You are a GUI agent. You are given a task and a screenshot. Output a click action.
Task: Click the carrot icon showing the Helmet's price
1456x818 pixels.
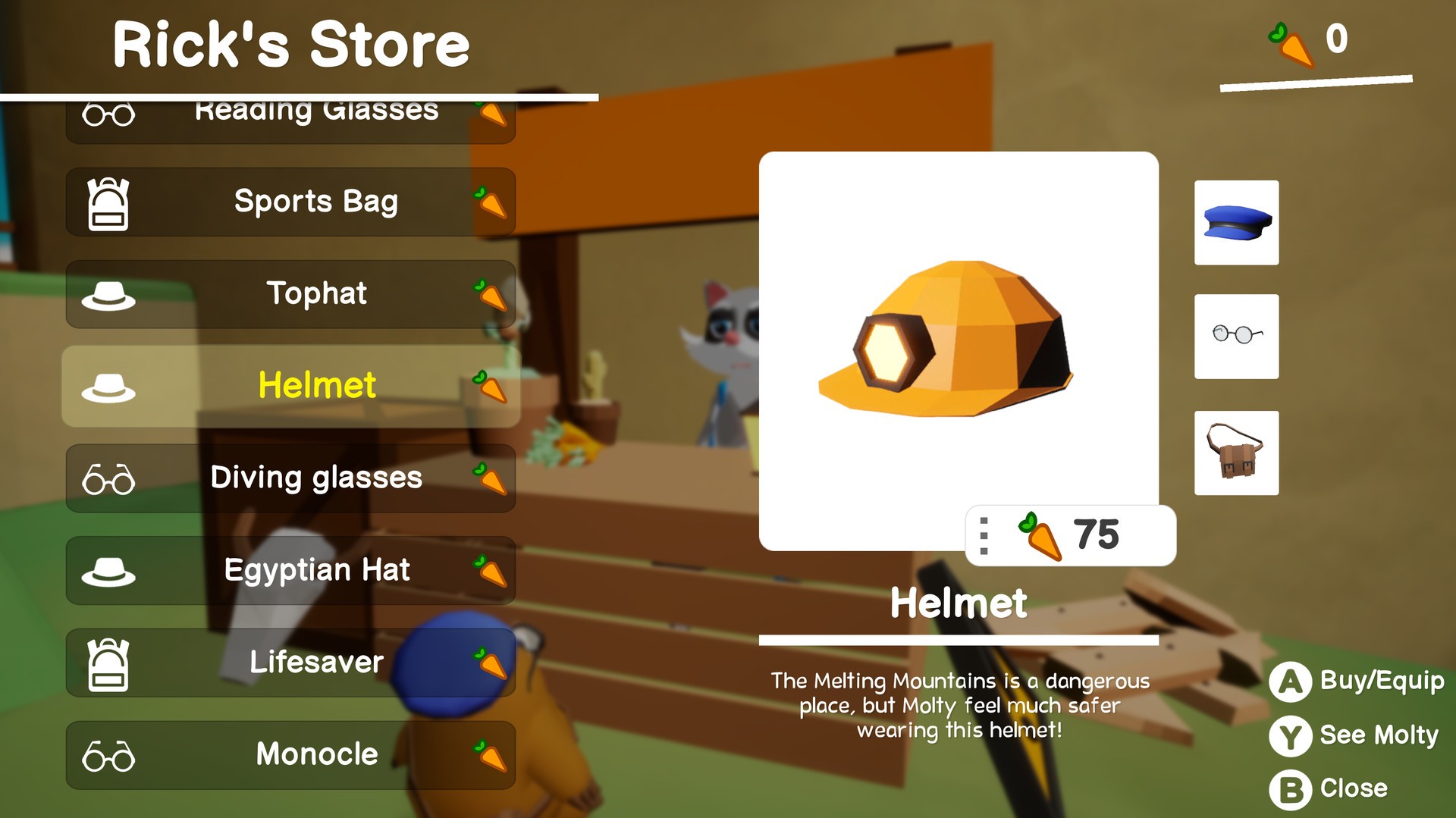point(1041,536)
